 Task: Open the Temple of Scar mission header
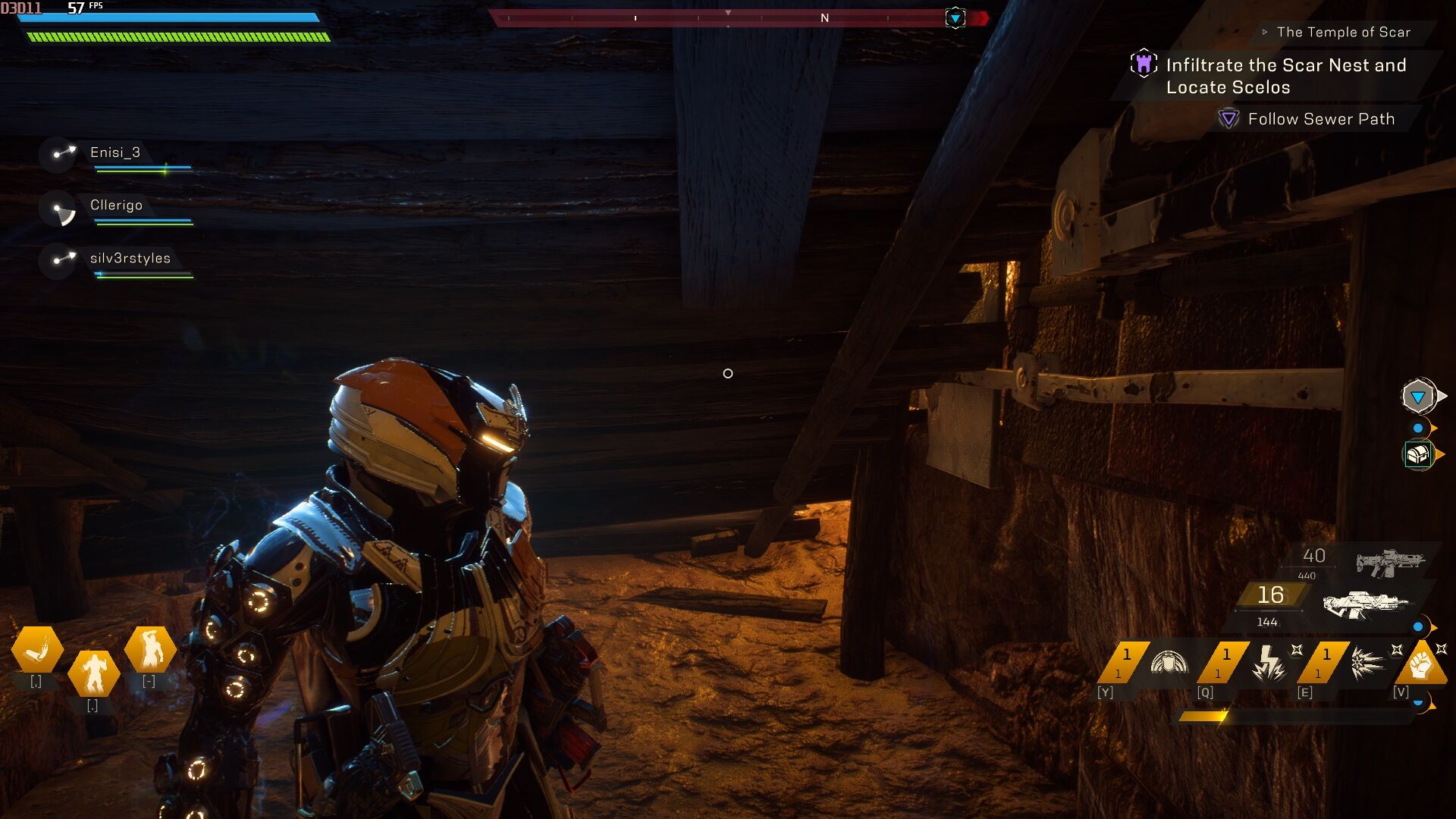click(x=1342, y=32)
